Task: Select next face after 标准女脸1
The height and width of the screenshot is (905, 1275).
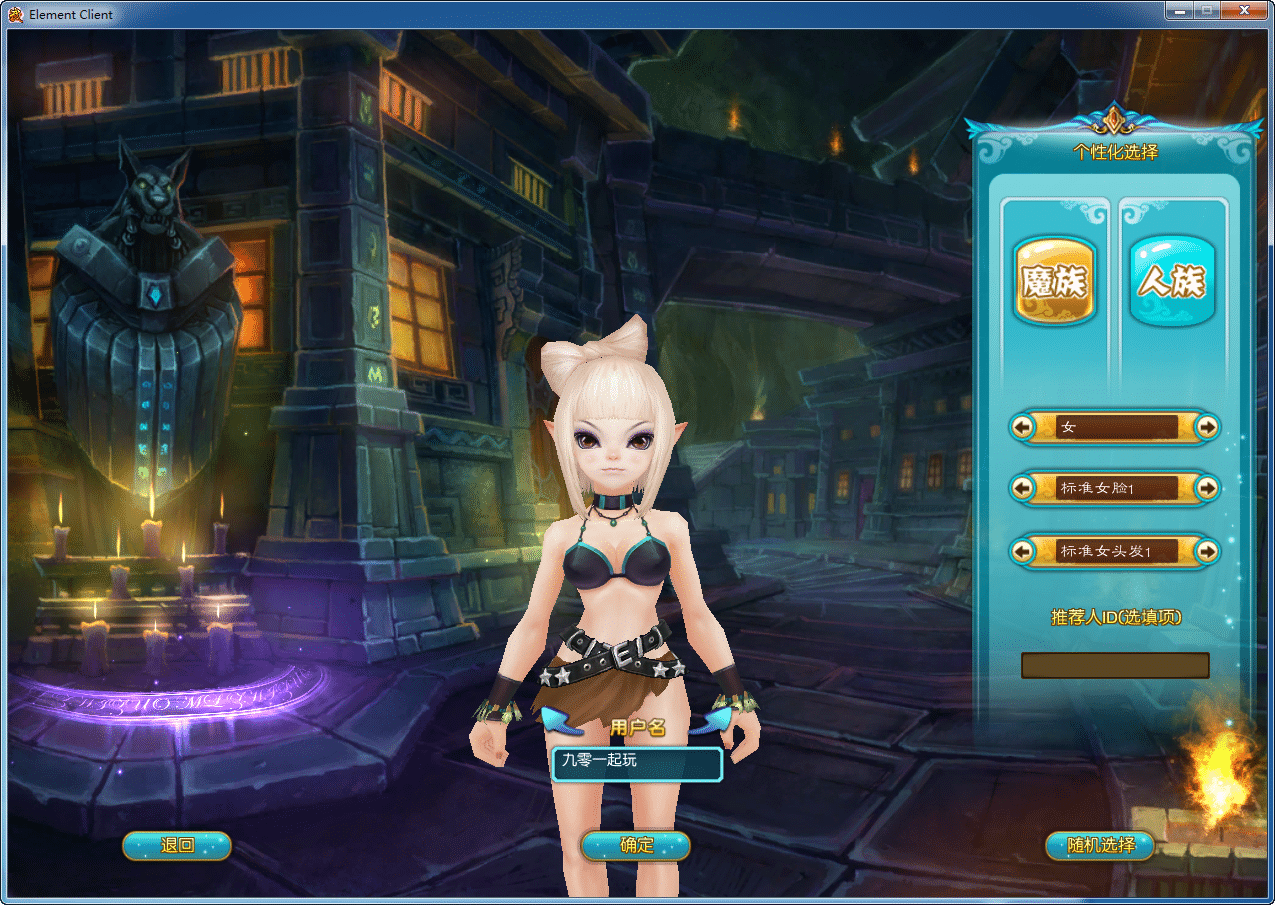Action: [1207, 488]
